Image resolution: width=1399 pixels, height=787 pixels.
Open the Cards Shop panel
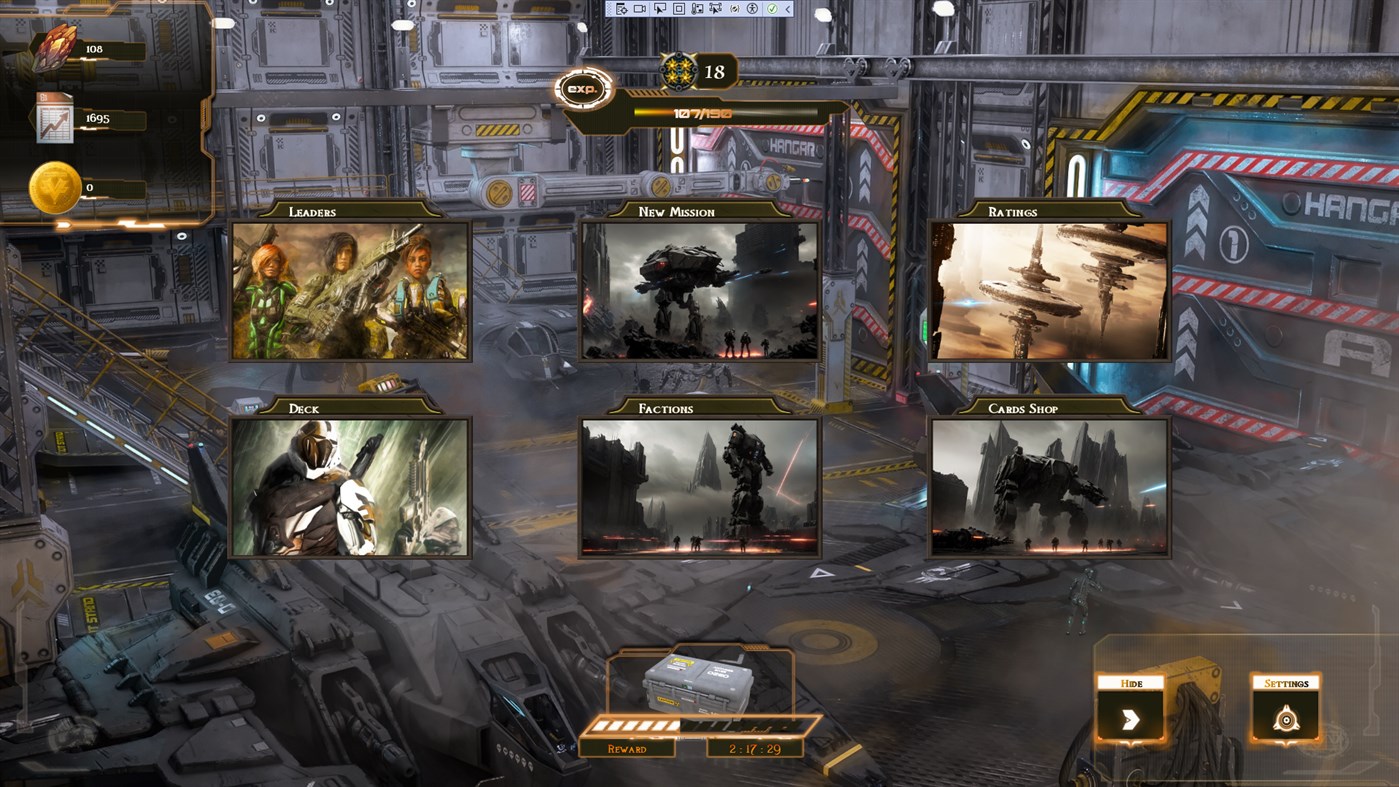pyautogui.click(x=1049, y=489)
